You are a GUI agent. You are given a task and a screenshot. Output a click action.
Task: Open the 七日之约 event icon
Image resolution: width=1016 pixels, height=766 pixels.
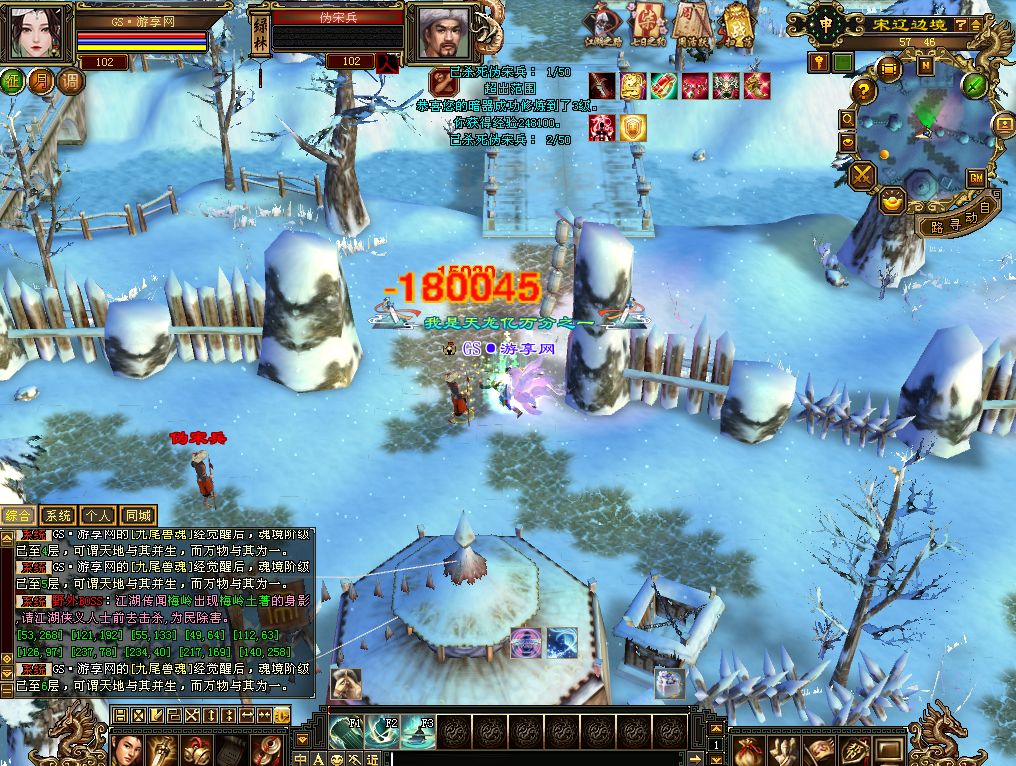pos(648,23)
